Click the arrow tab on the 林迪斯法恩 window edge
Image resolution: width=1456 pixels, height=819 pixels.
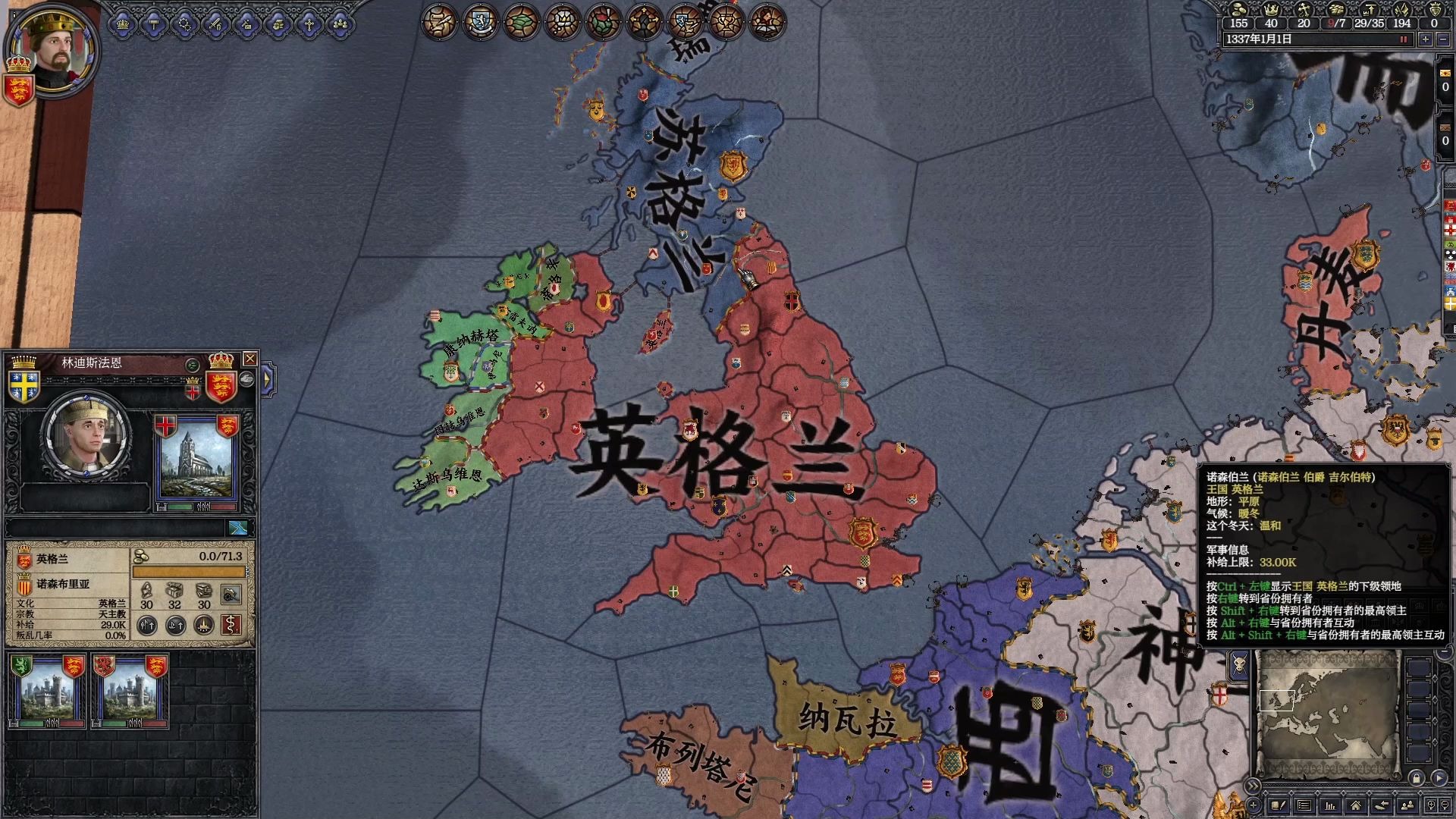[267, 379]
